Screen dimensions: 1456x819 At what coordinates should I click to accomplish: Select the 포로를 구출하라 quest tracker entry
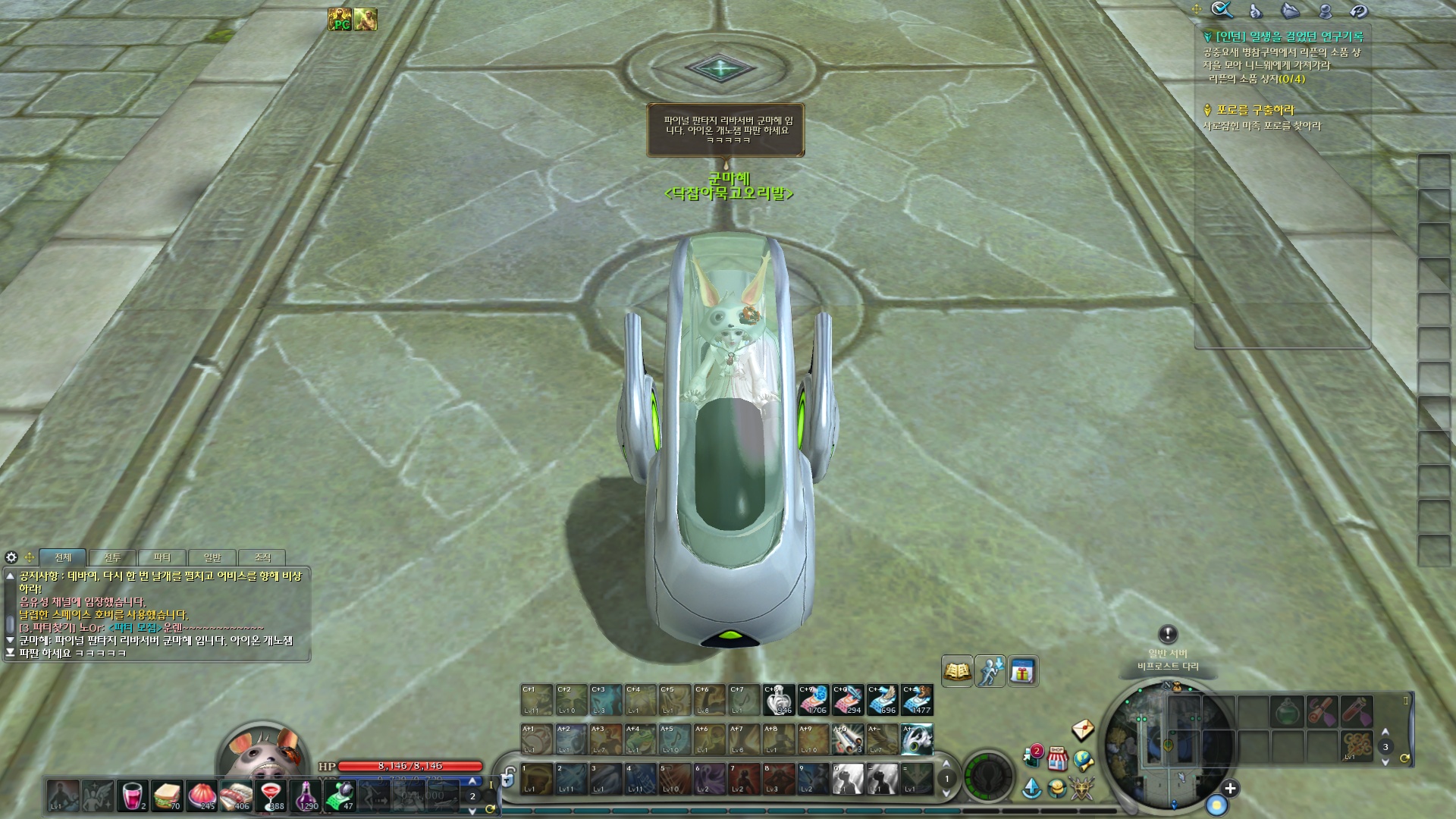click(x=1255, y=110)
